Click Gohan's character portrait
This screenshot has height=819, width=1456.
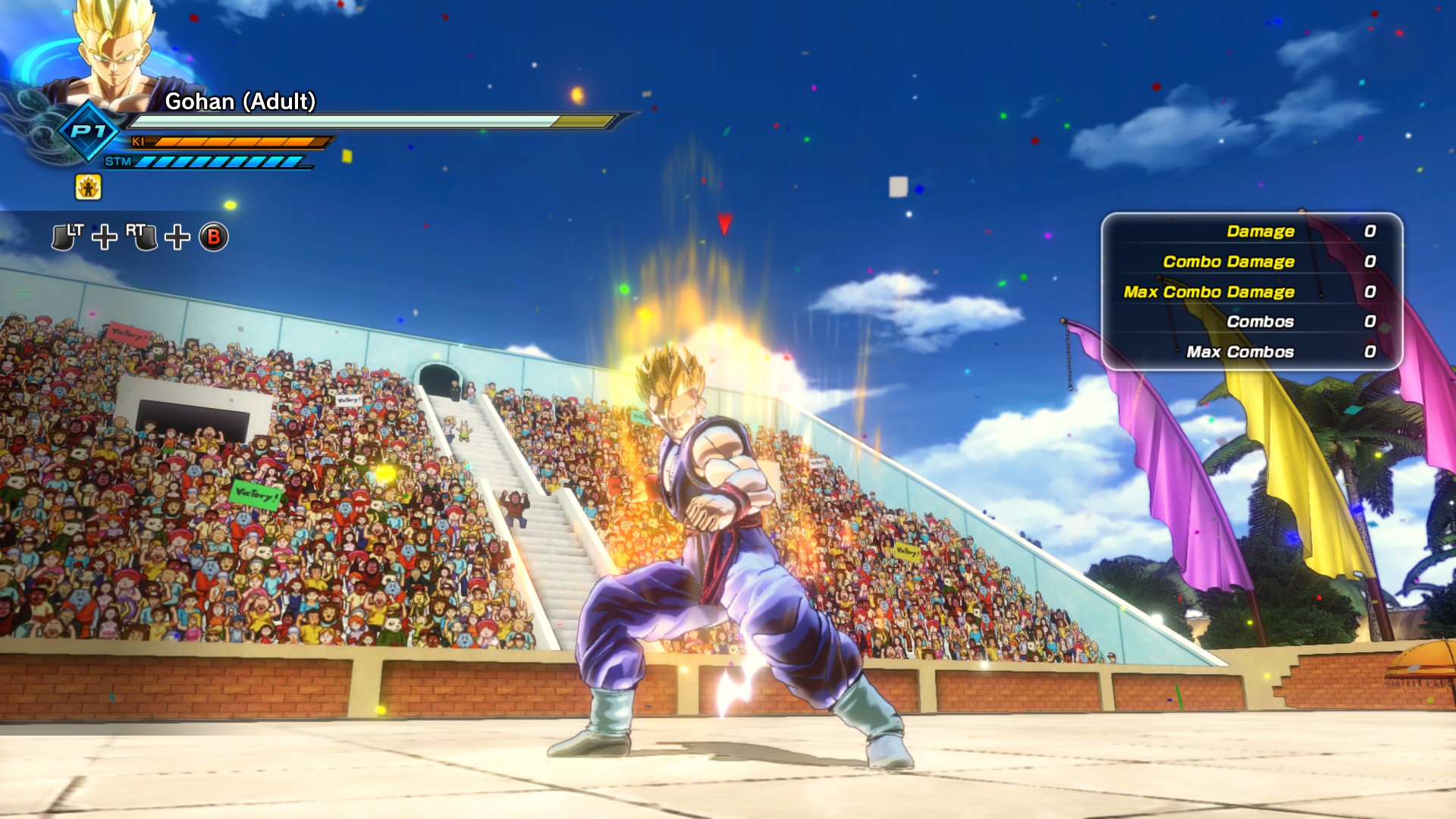pyautogui.click(x=114, y=53)
